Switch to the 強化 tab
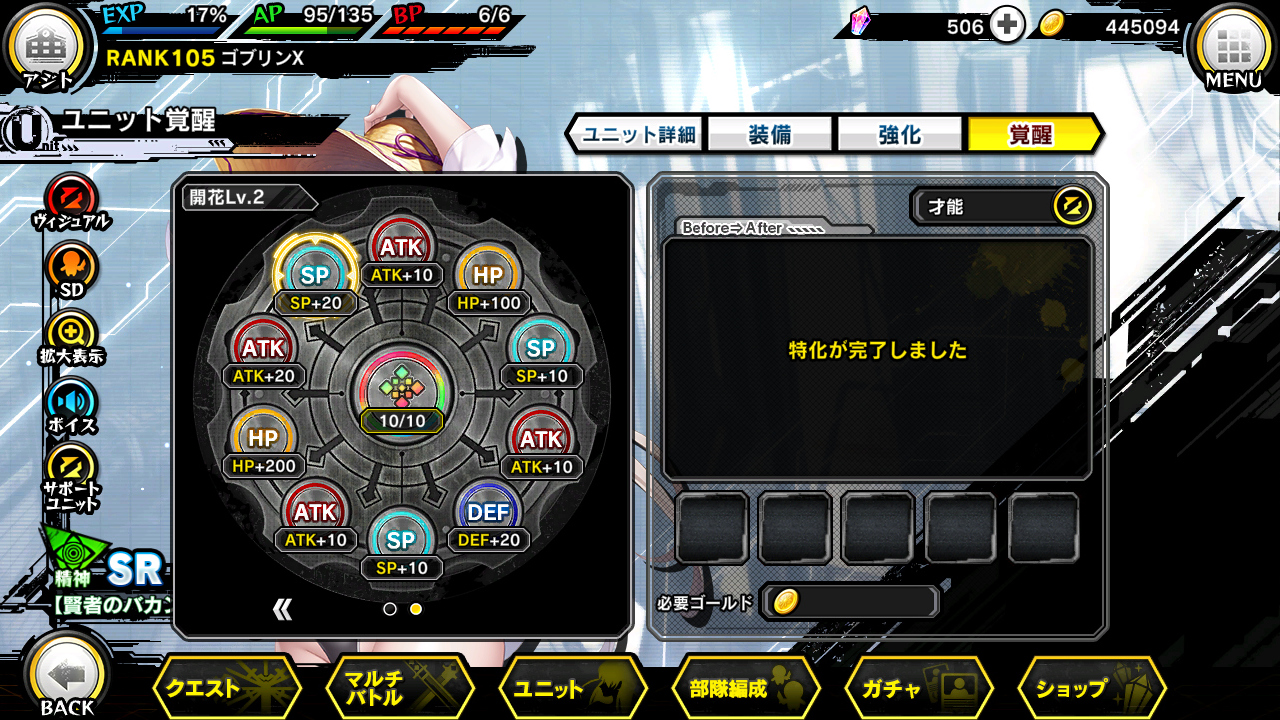The height and width of the screenshot is (720, 1280). [899, 135]
